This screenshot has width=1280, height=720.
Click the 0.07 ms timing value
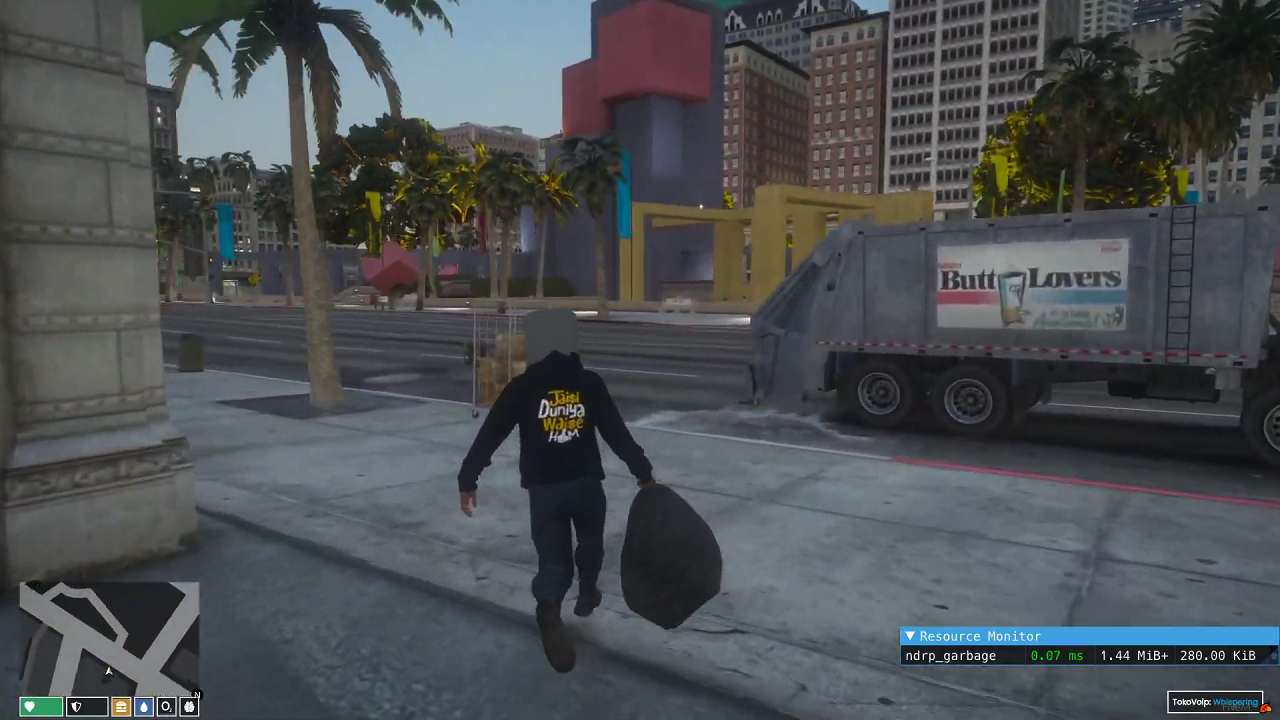tap(1057, 656)
